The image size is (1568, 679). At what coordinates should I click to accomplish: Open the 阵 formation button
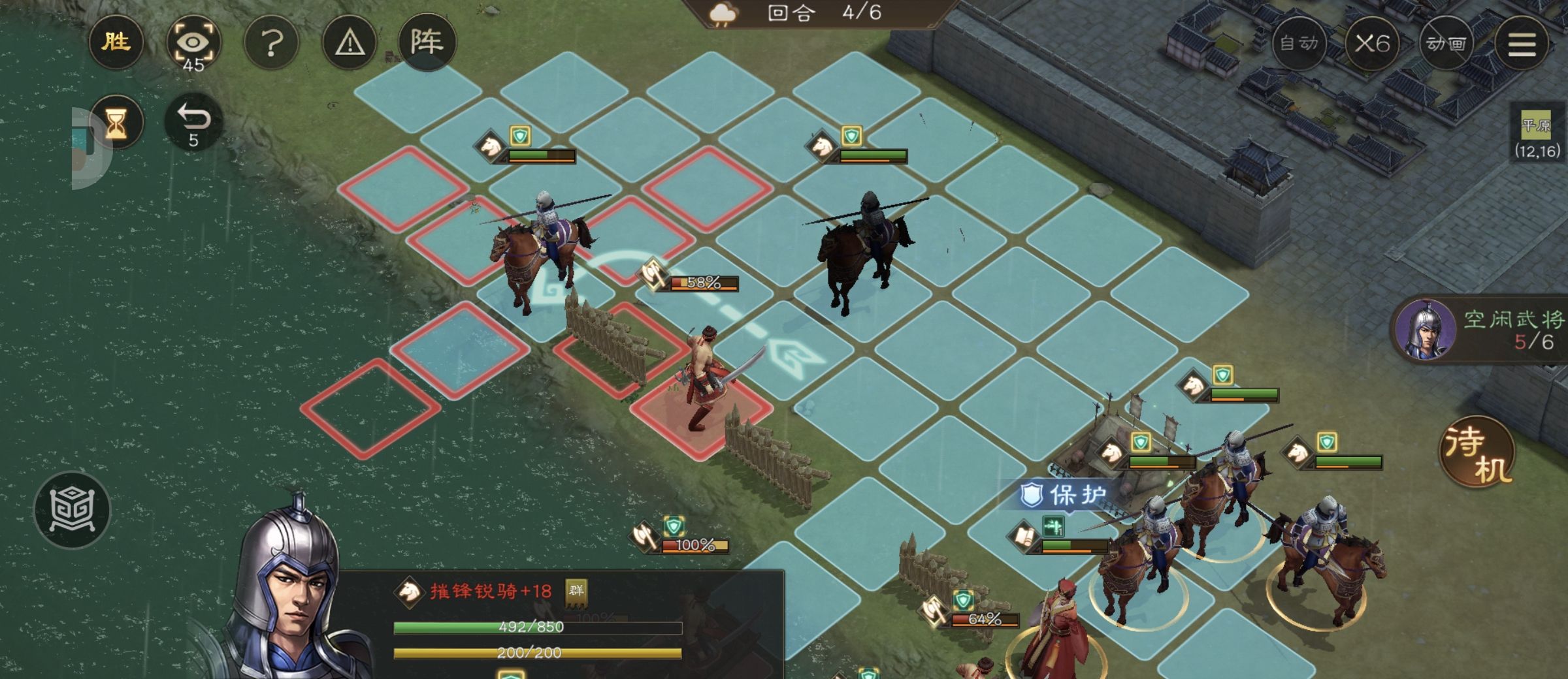point(427,42)
